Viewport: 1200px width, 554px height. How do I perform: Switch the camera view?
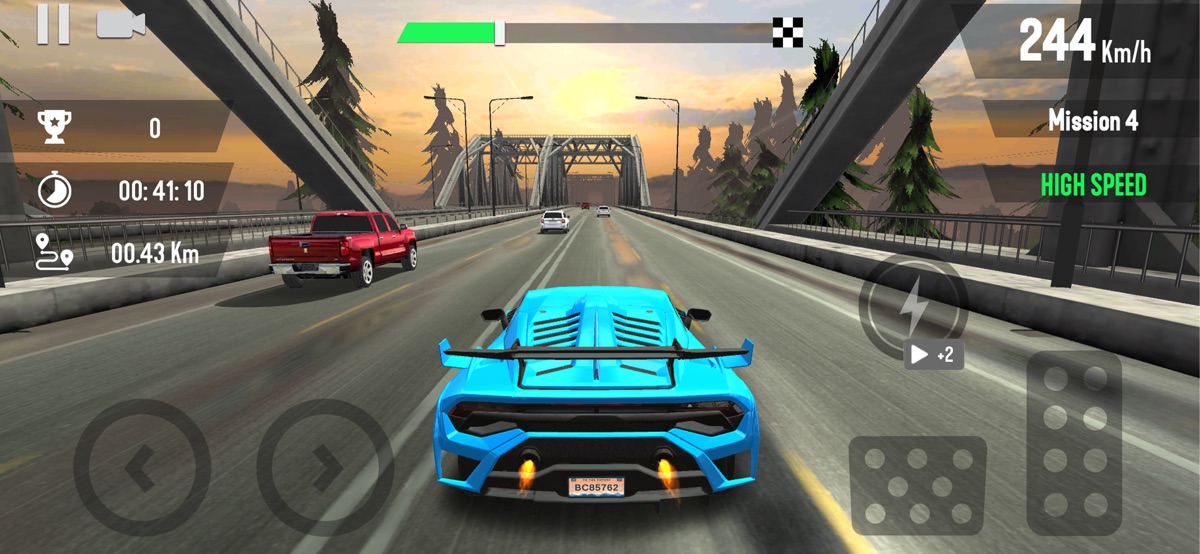120,25
